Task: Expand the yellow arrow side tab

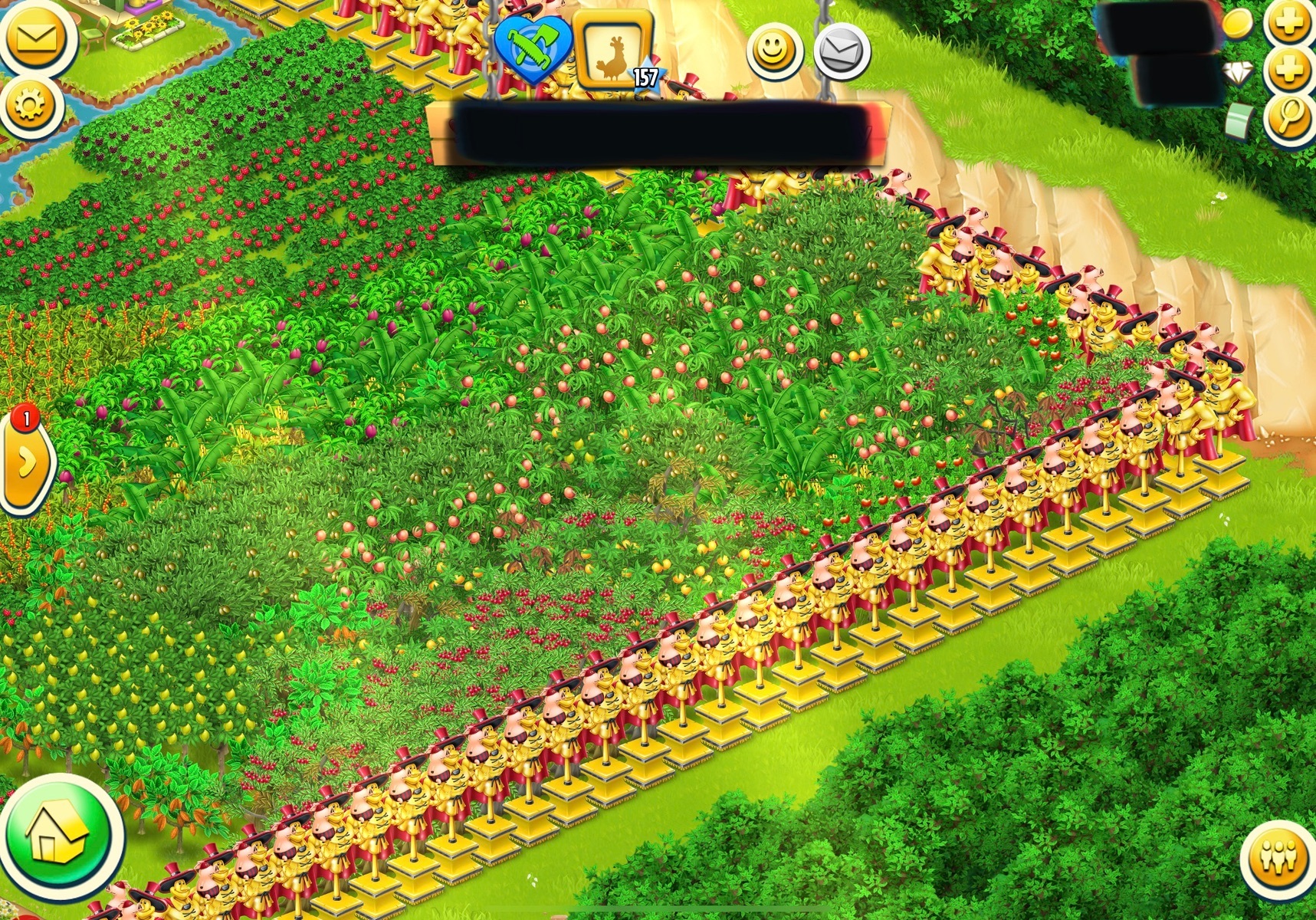Action: [26, 462]
